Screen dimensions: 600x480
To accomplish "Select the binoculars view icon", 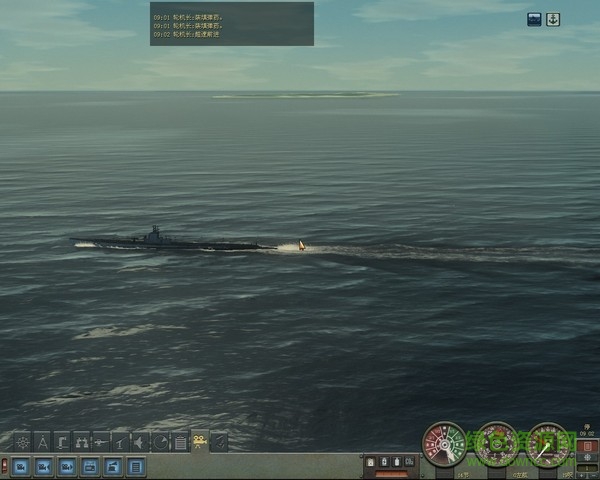I will click(x=82, y=441).
